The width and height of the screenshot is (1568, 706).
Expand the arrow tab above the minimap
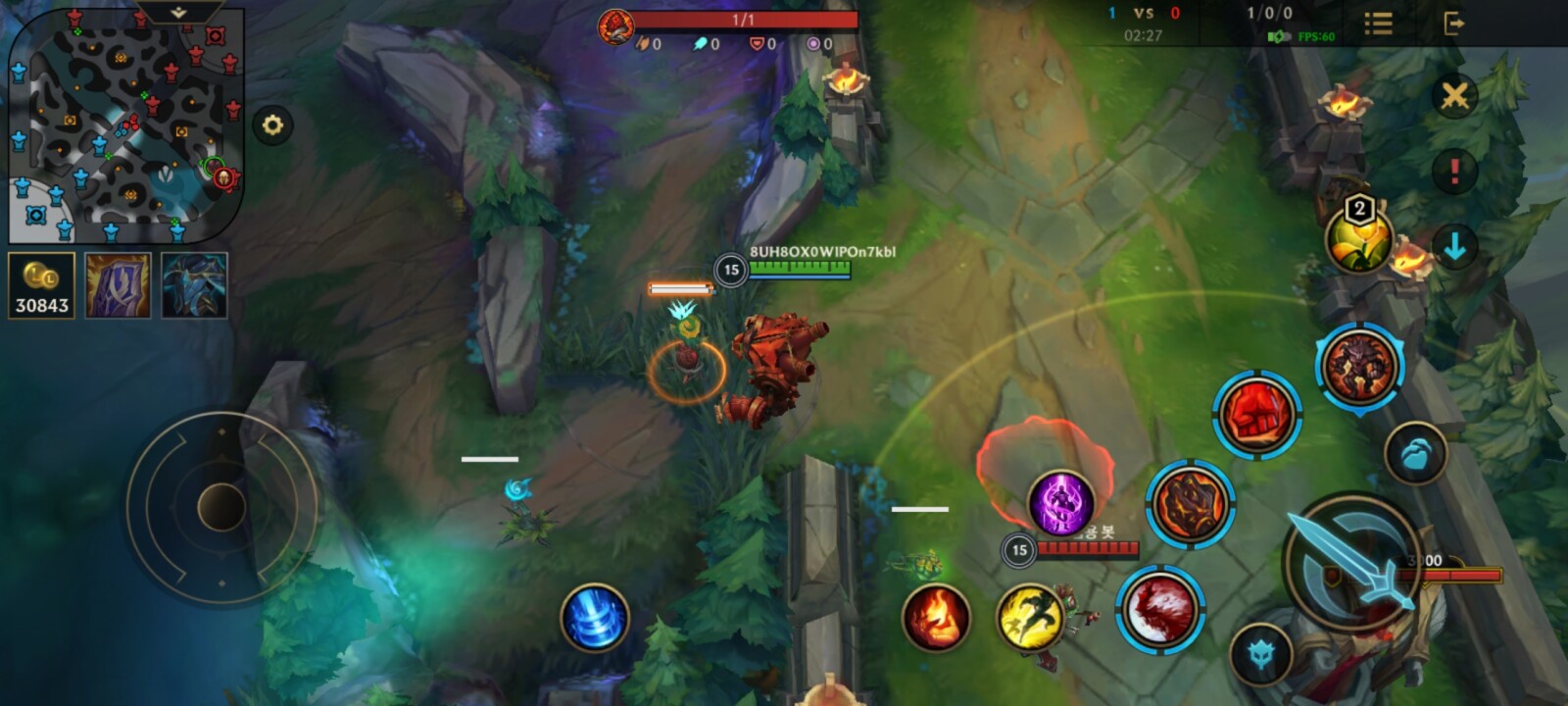pos(178,13)
